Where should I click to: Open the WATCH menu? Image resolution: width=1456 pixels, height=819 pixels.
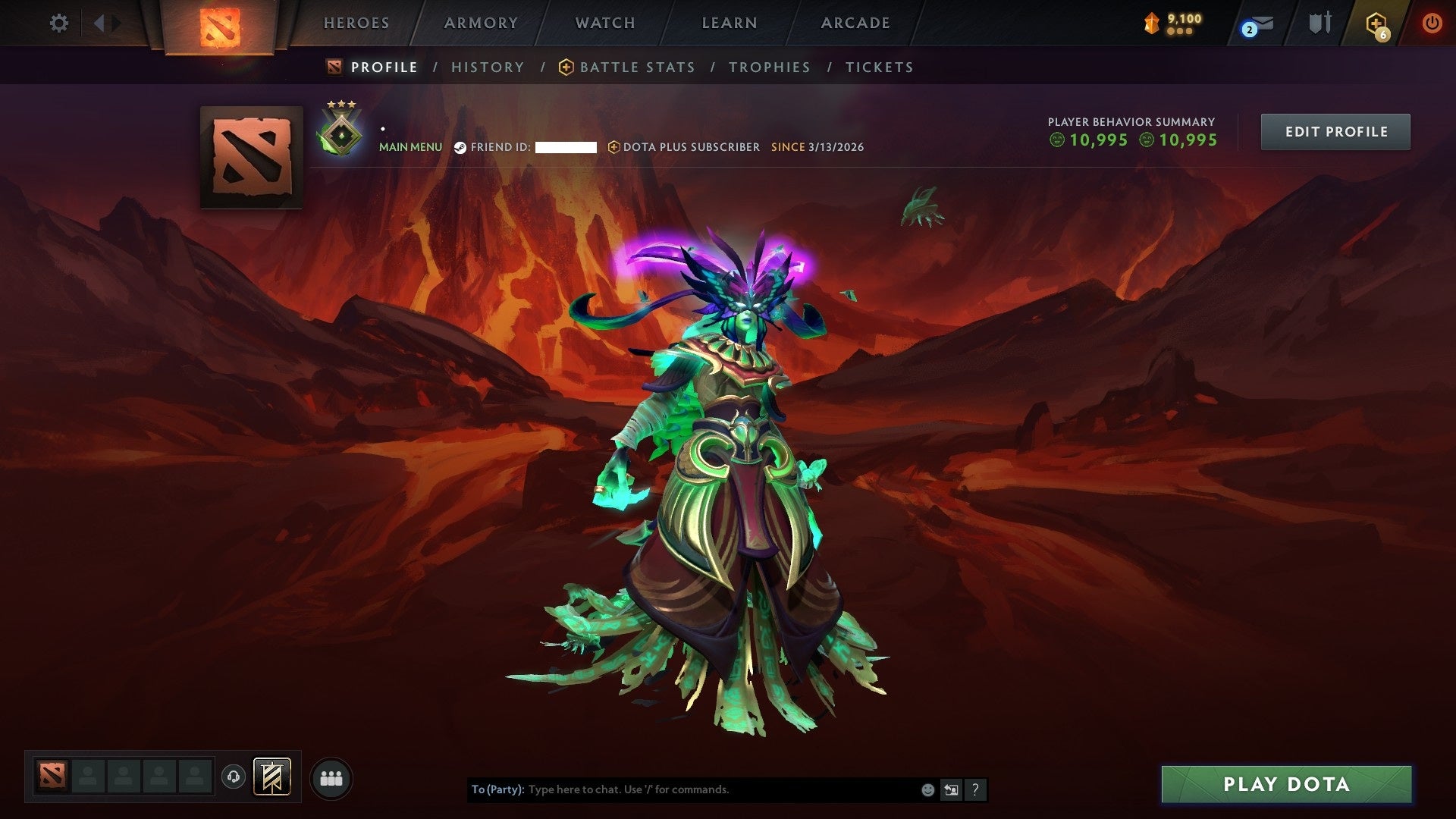click(604, 23)
